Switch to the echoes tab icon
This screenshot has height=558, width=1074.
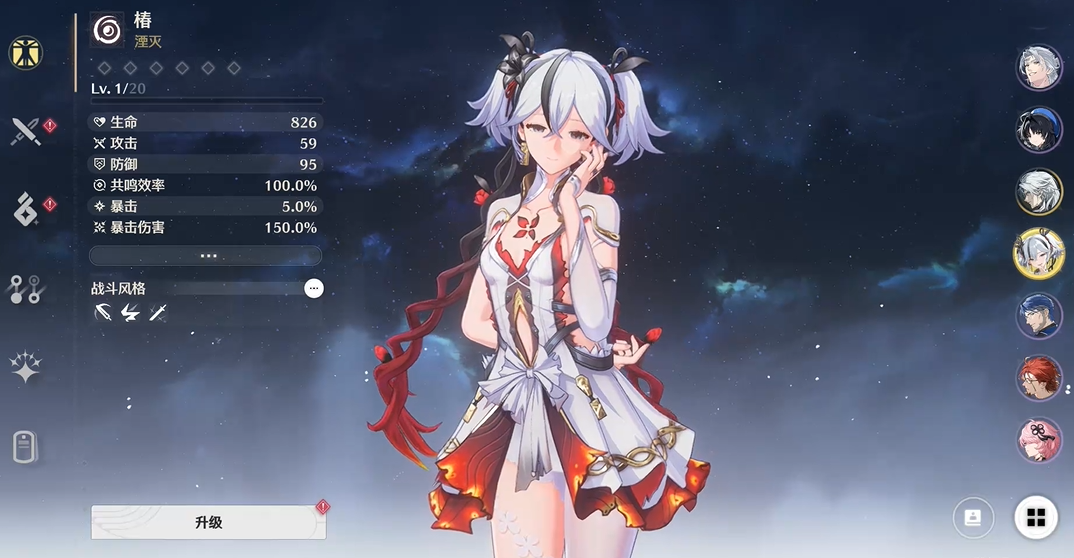pyautogui.click(x=26, y=209)
